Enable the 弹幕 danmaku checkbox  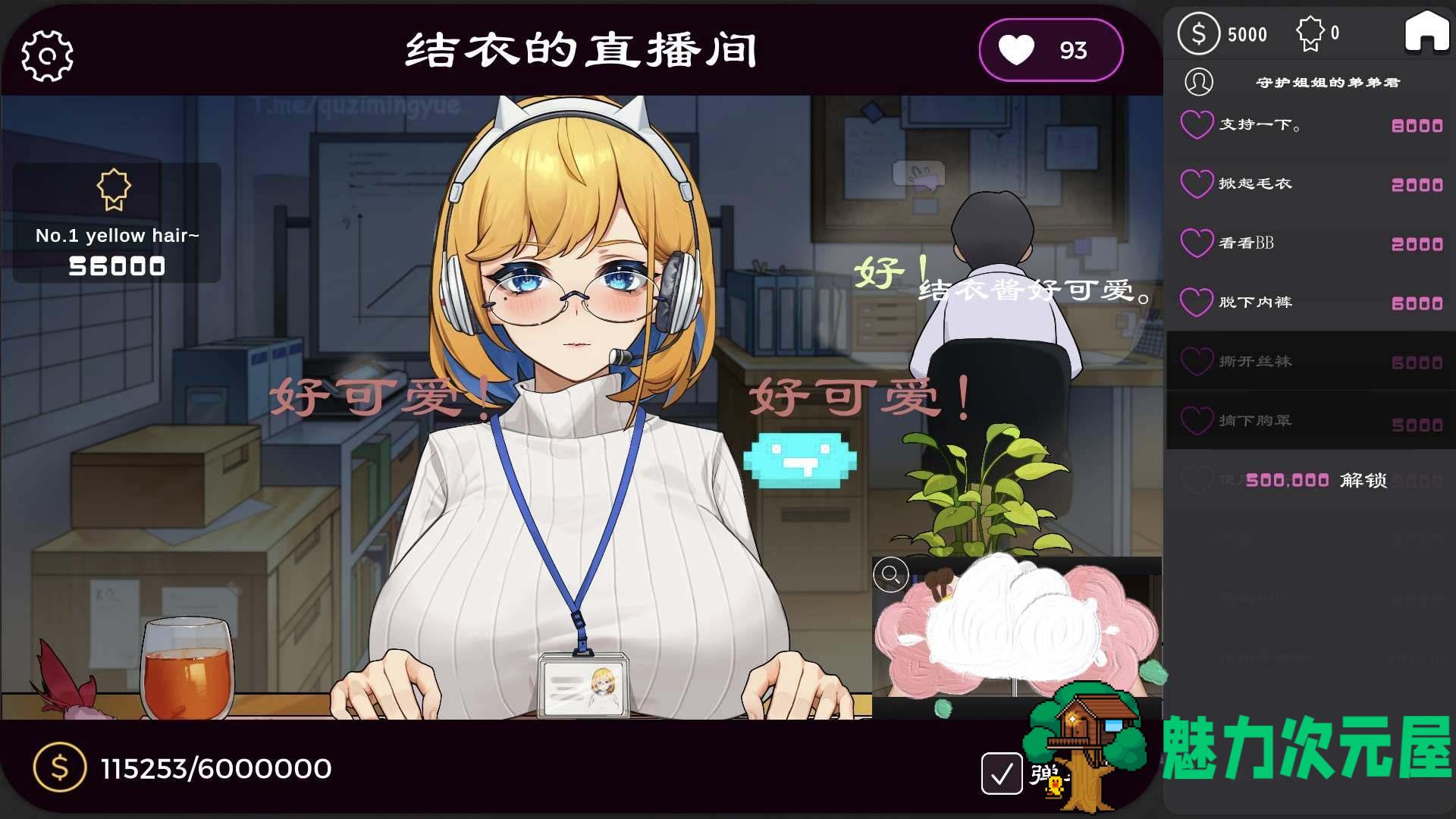pos(1002,773)
